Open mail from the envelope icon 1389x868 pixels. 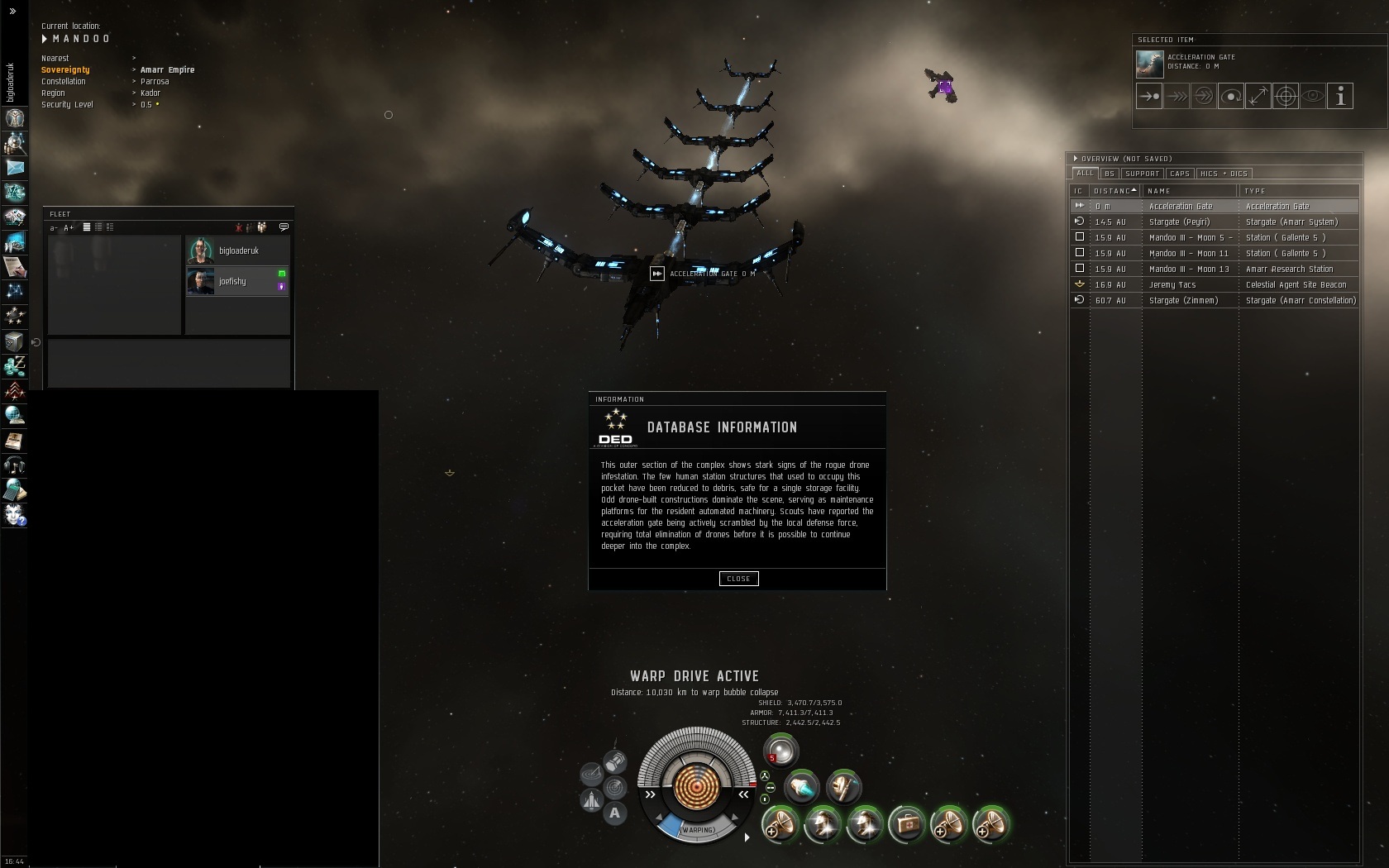15,168
